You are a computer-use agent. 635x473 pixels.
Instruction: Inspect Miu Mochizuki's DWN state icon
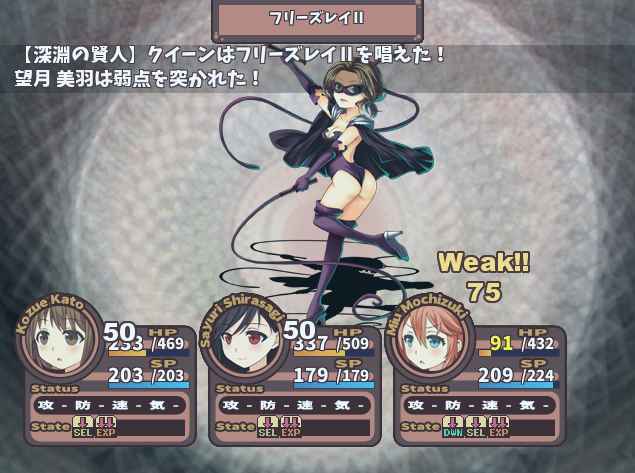[454, 428]
